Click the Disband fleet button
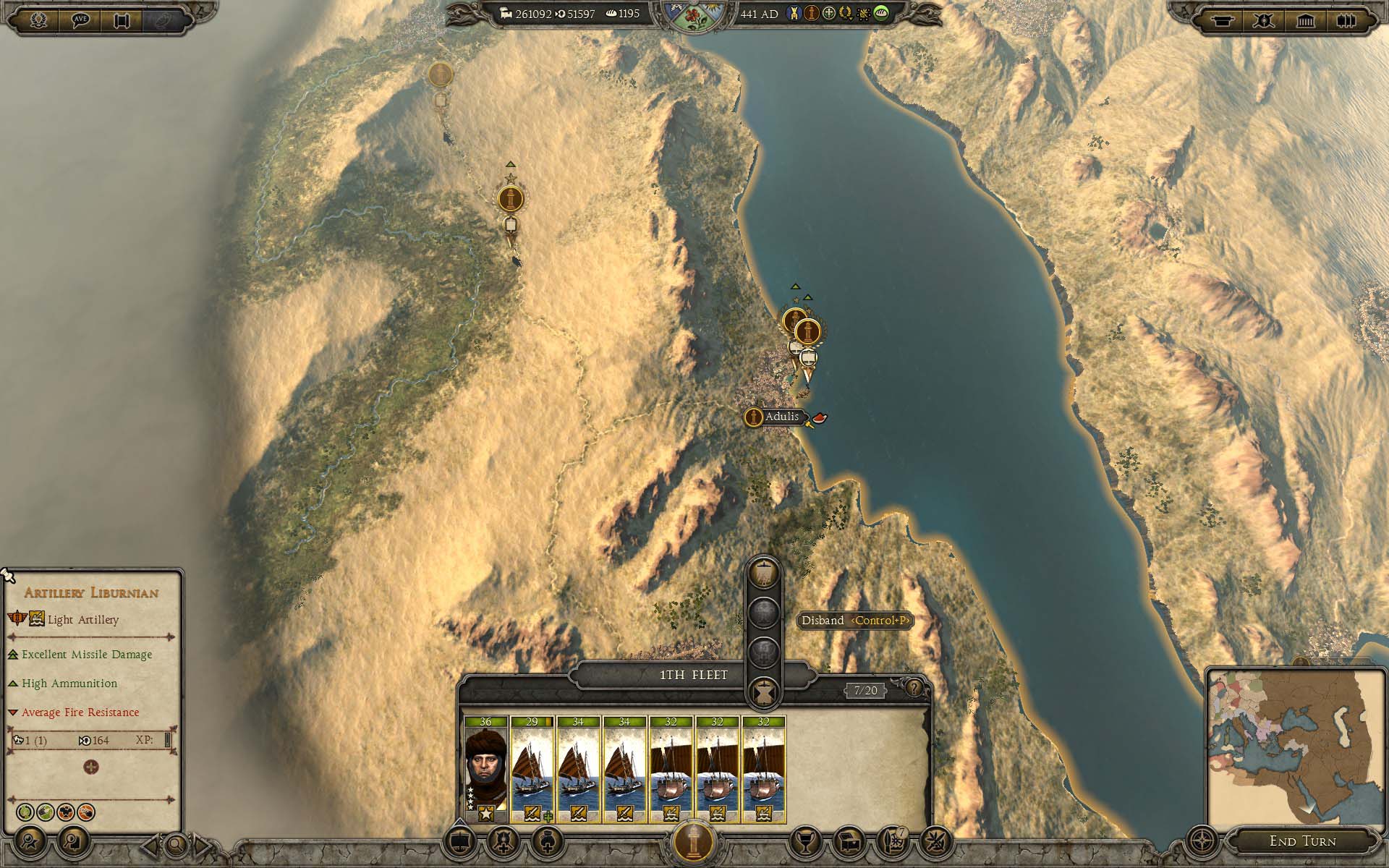Viewport: 1389px width, 868px height. [763, 692]
